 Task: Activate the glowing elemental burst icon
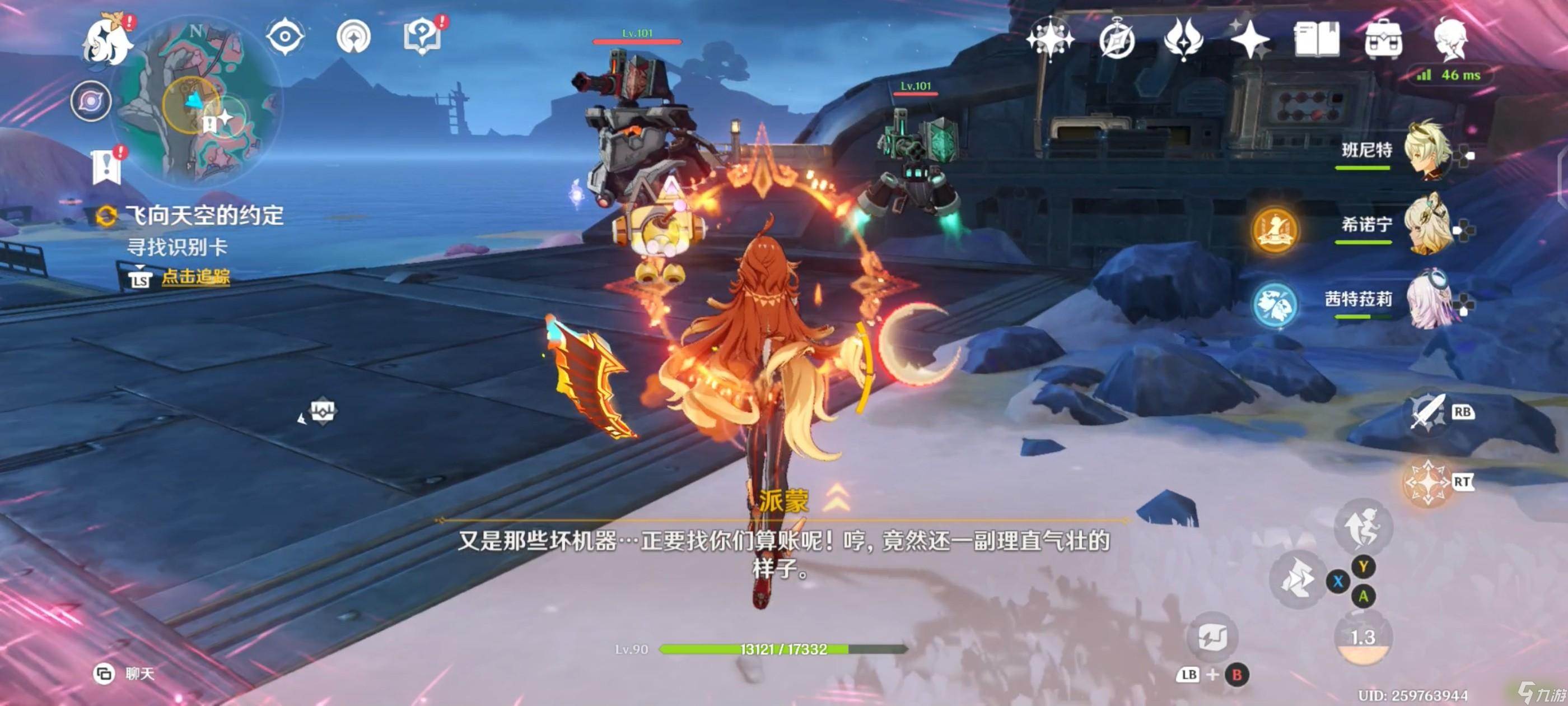point(1426,482)
